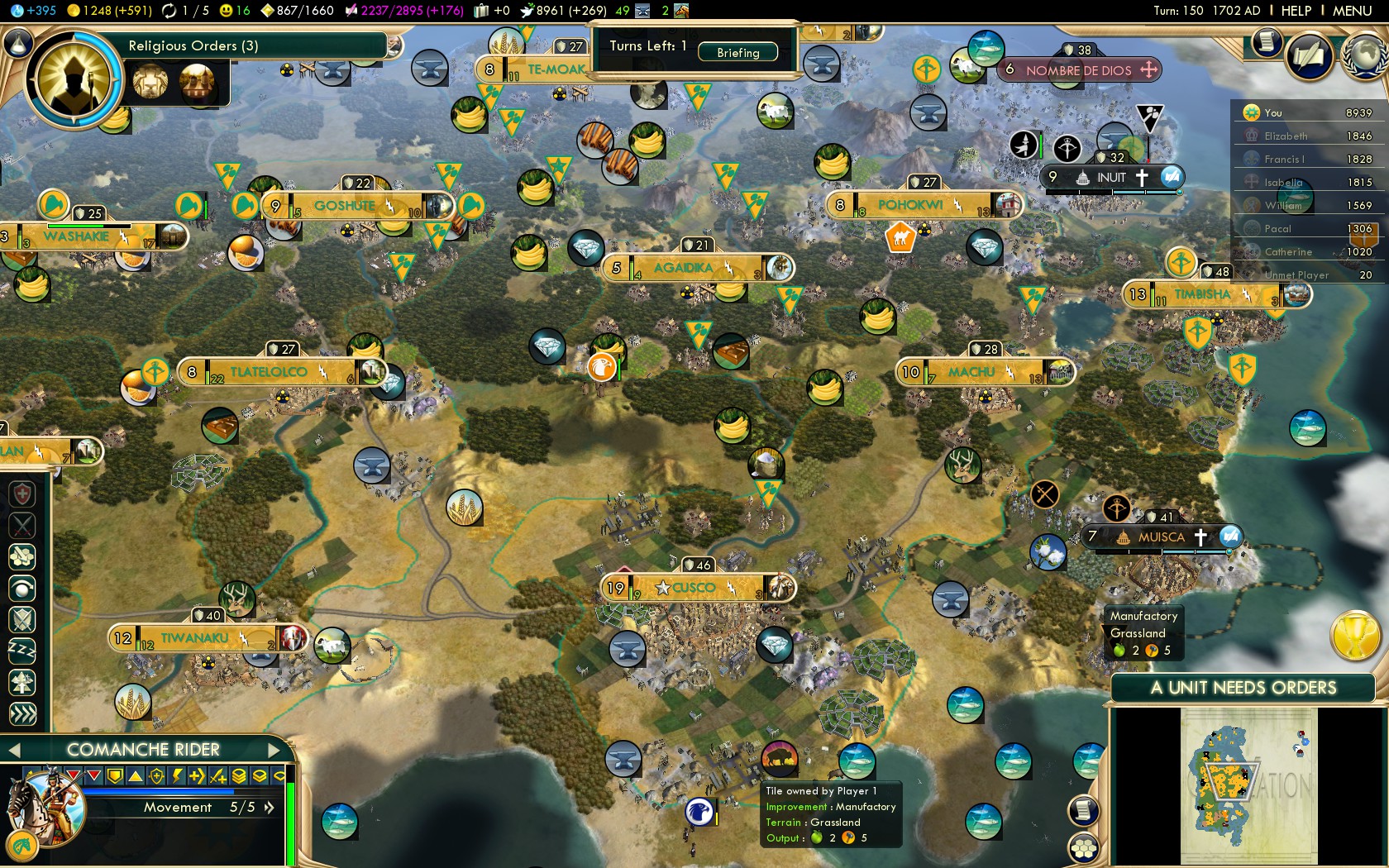
Task: Click the Briefing button
Action: 737,52
